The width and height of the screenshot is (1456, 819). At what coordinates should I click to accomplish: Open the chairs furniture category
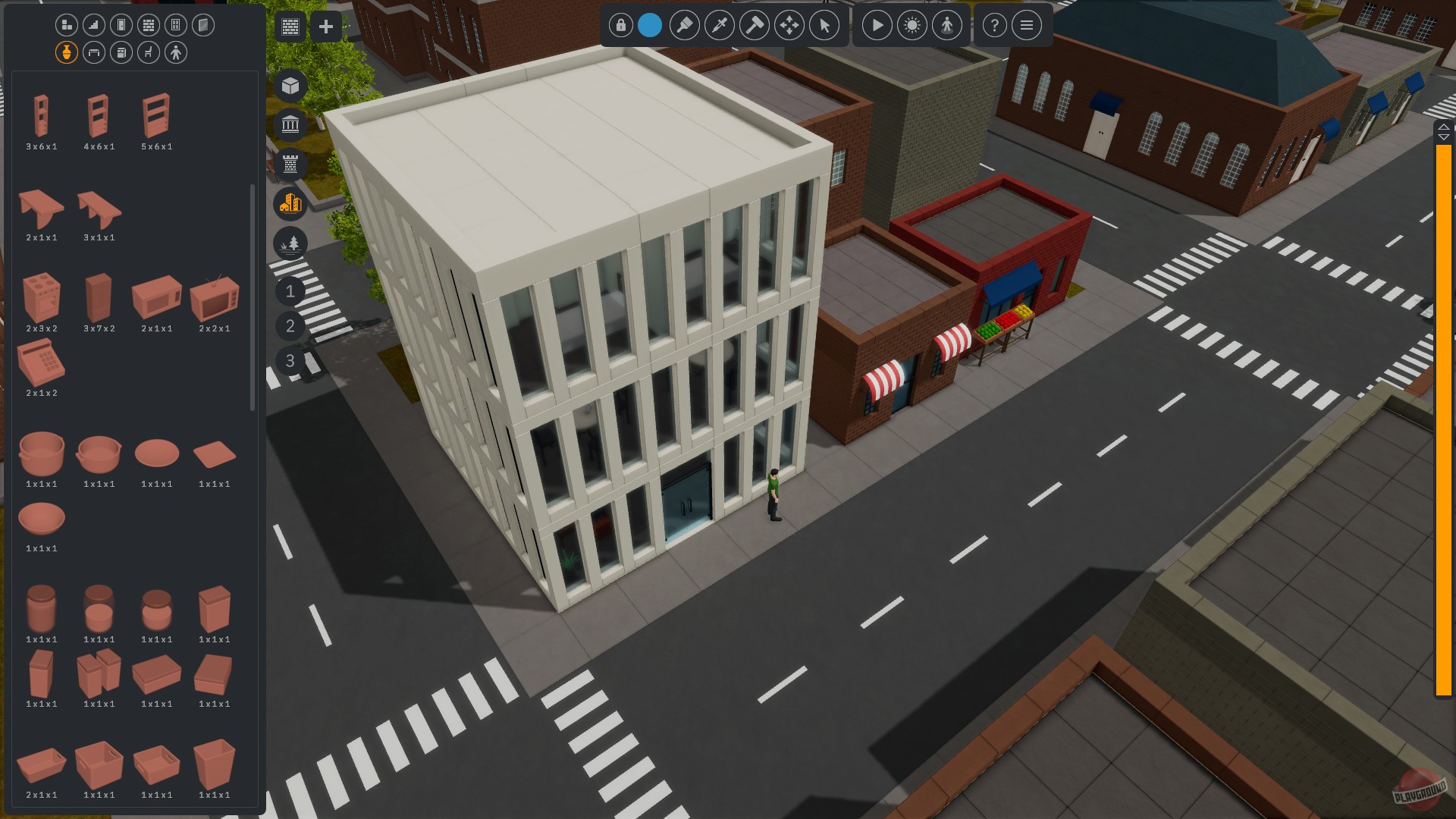point(148,52)
